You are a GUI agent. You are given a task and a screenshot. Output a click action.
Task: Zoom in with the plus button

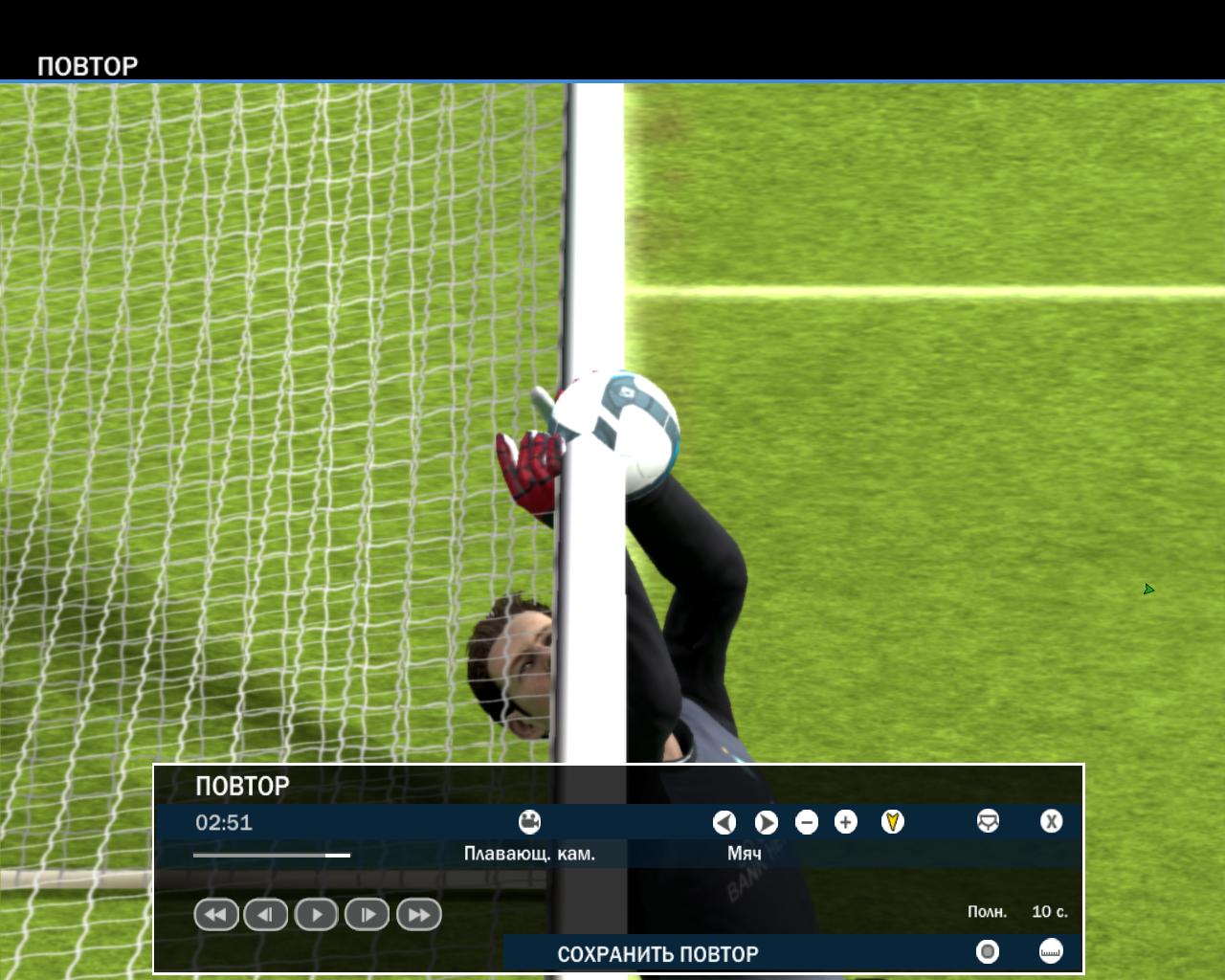click(x=846, y=822)
